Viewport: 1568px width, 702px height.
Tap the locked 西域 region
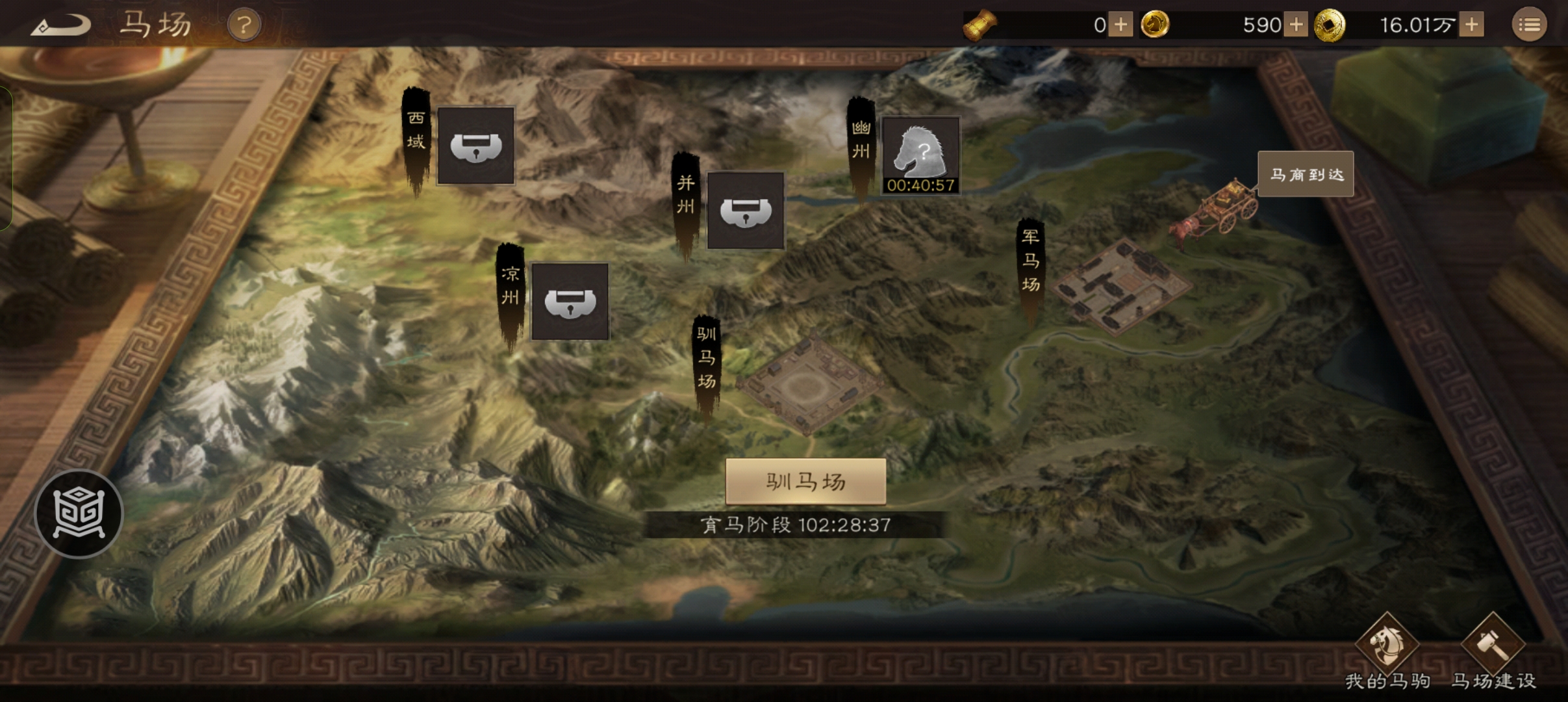coord(476,146)
